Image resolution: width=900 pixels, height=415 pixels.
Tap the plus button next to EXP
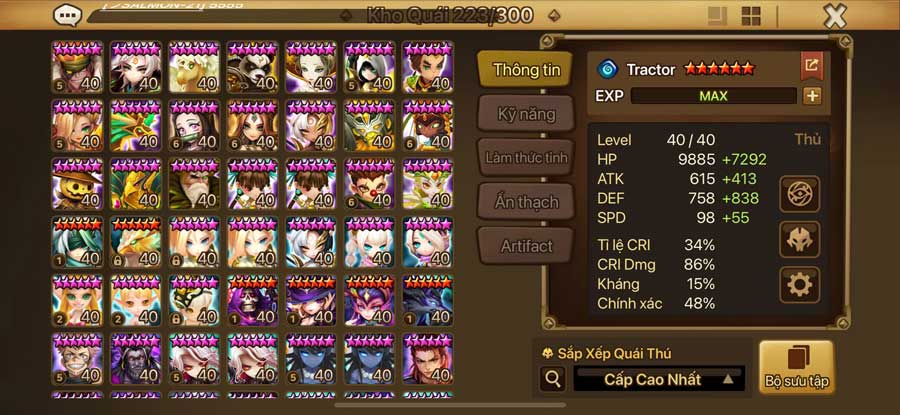[x=812, y=96]
